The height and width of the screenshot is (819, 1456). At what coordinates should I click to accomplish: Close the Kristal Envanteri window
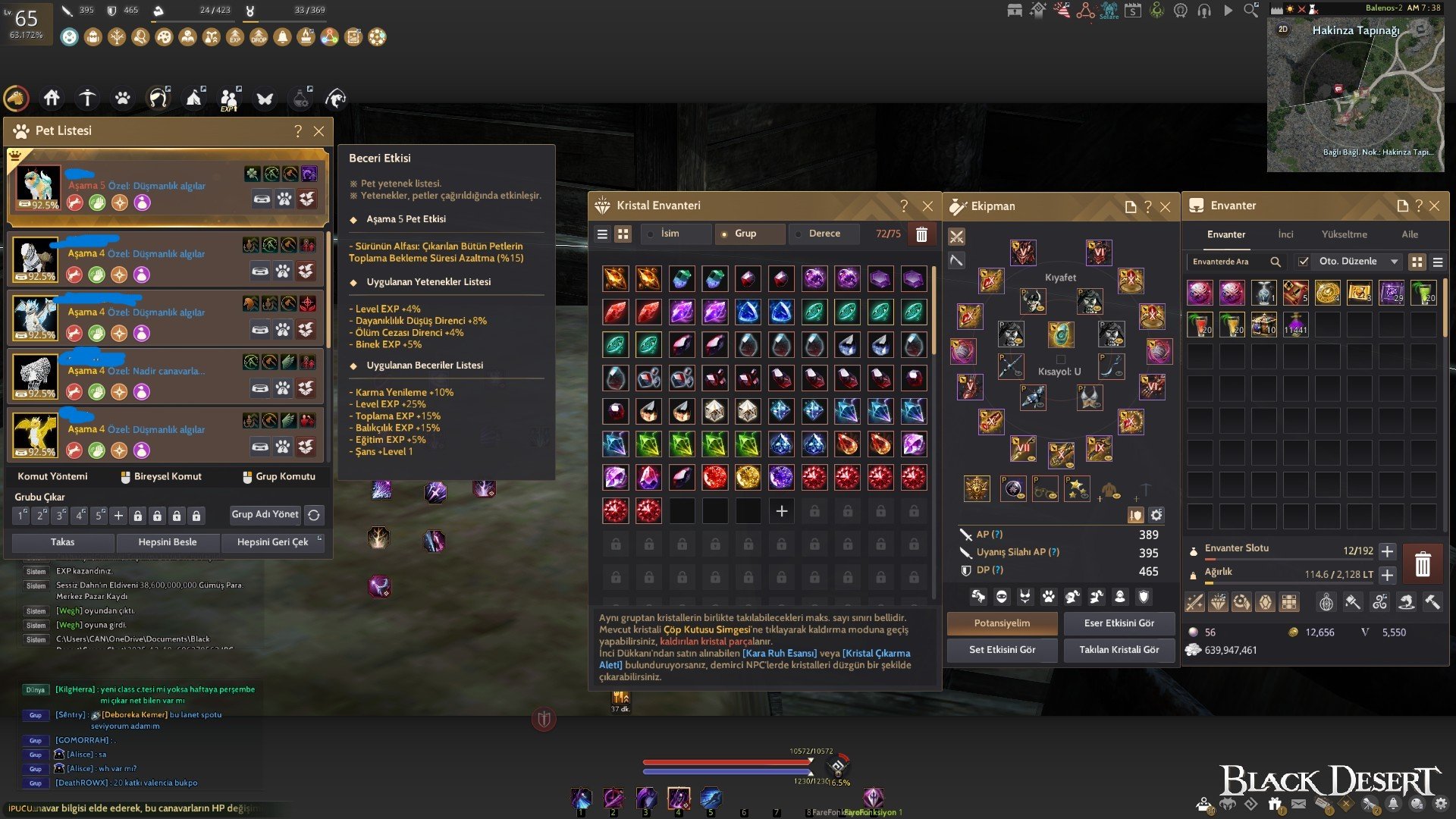tap(927, 206)
